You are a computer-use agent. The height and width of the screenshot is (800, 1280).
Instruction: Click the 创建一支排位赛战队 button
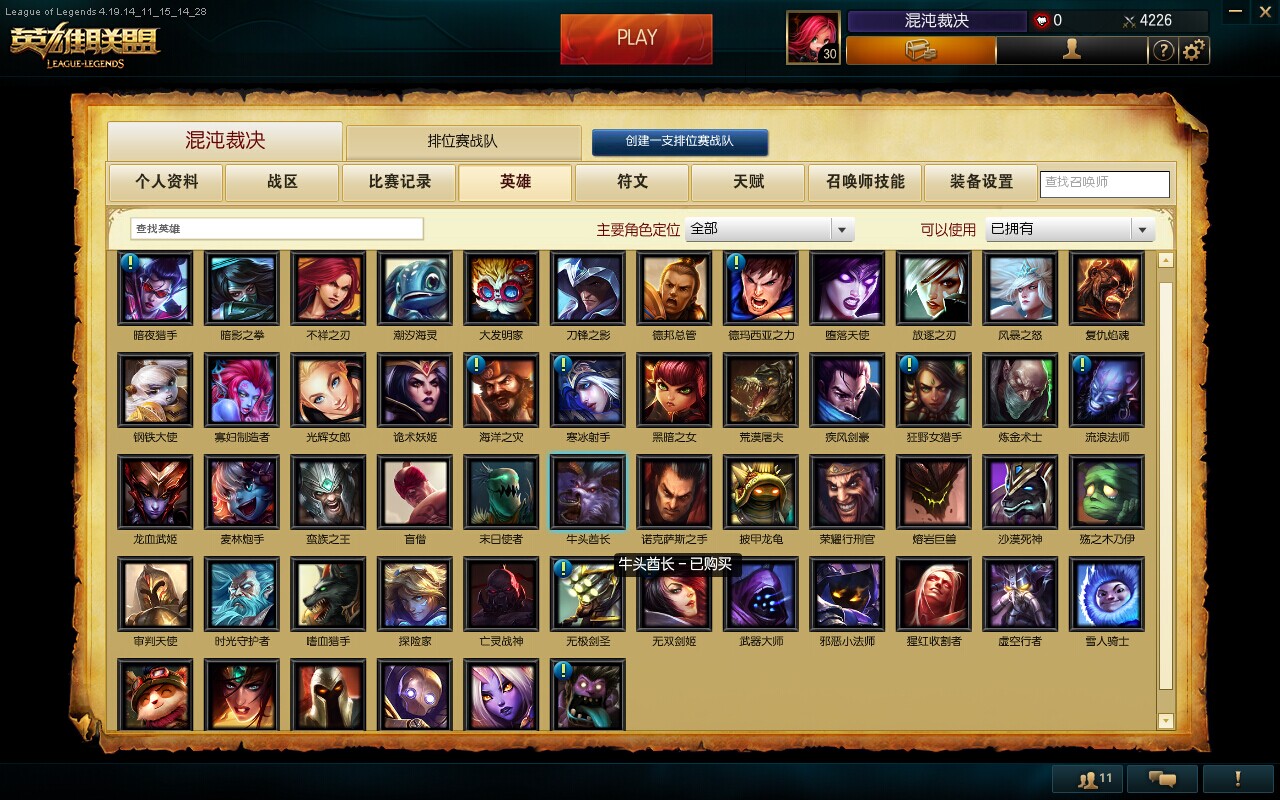click(x=681, y=141)
